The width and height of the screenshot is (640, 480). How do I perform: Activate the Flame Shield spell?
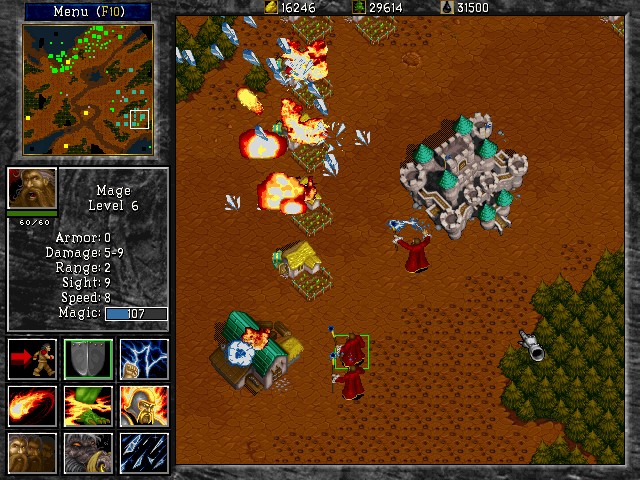144,406
